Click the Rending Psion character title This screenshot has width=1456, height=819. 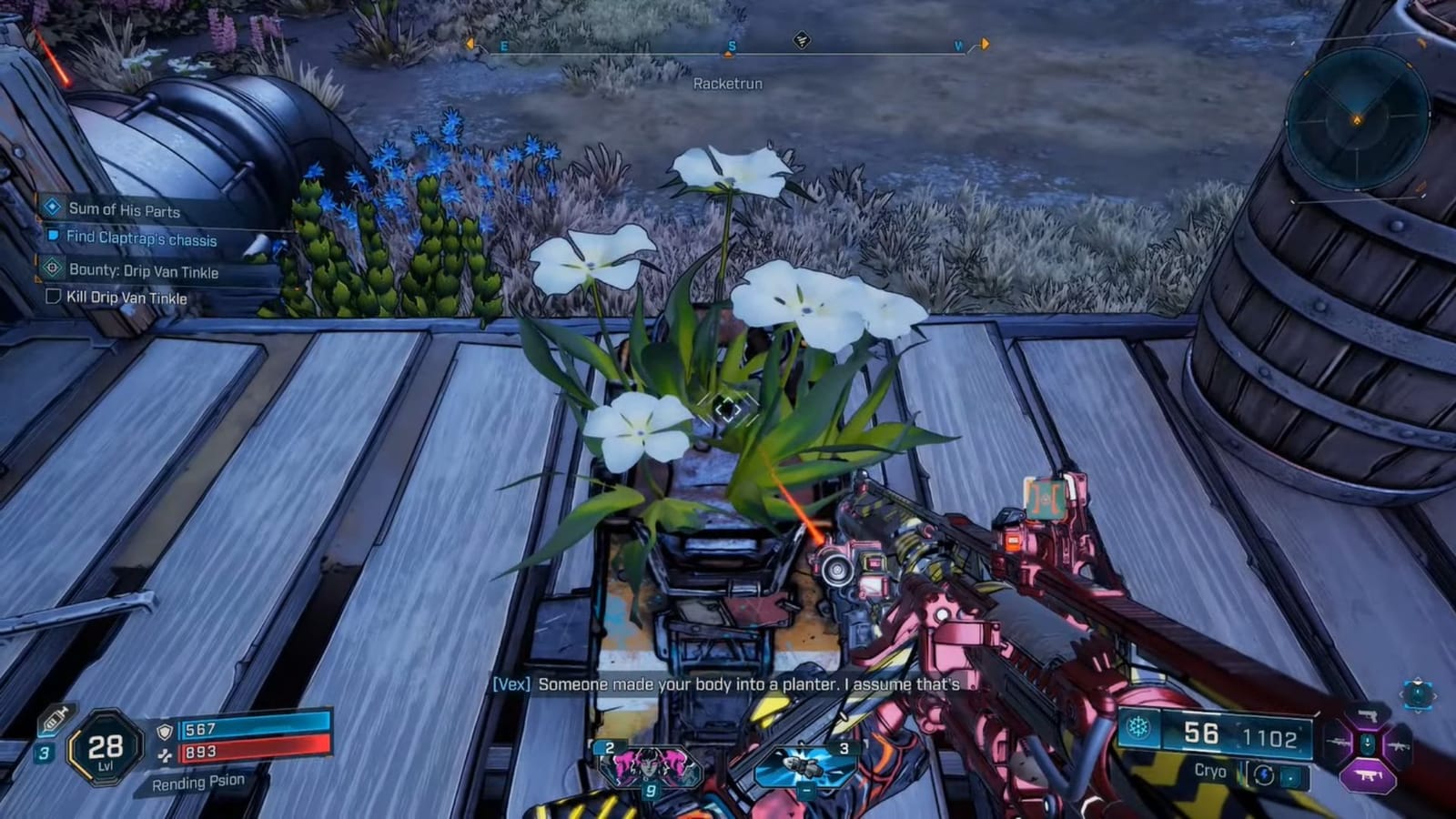201,781
